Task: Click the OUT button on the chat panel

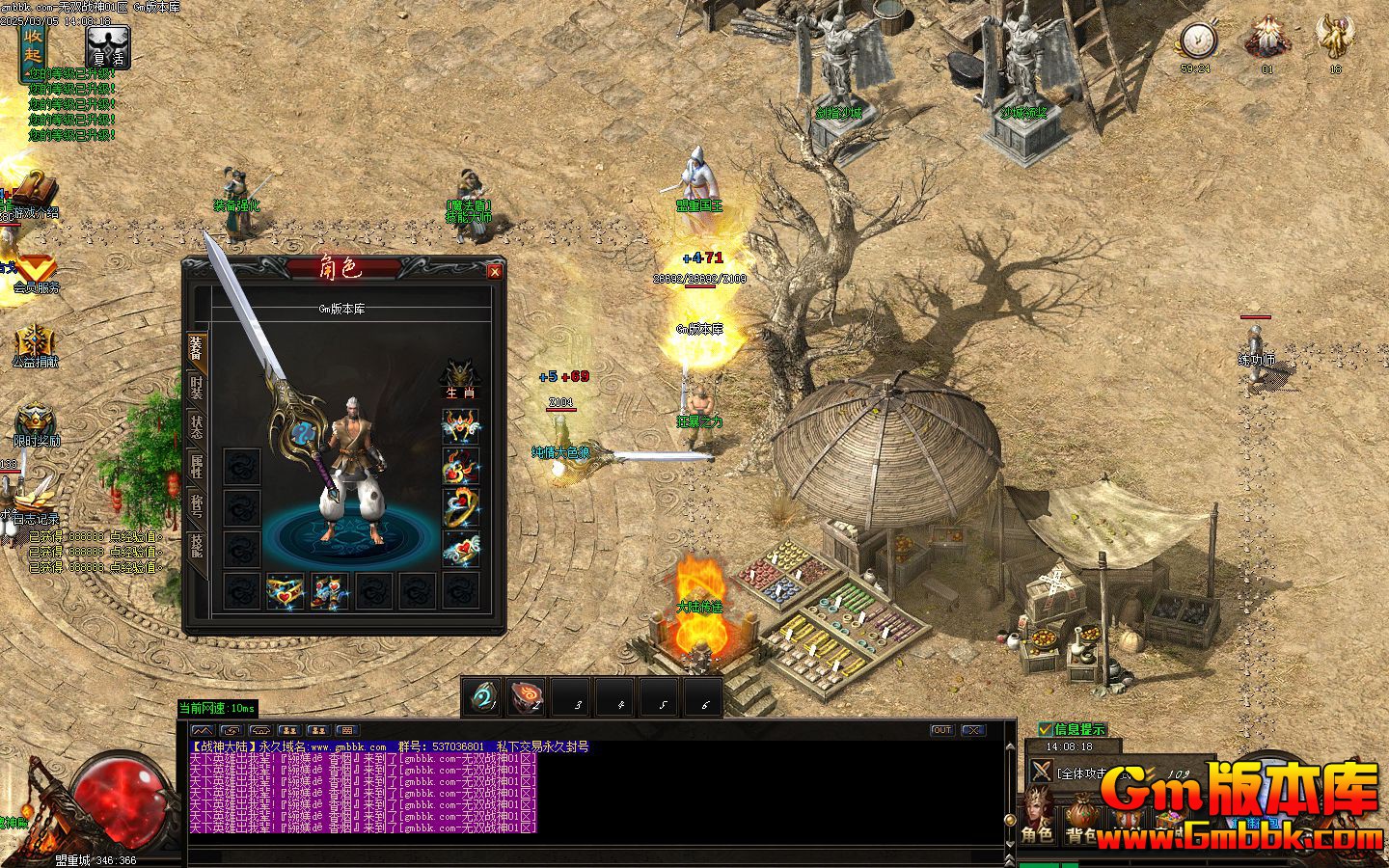Action: point(941,730)
